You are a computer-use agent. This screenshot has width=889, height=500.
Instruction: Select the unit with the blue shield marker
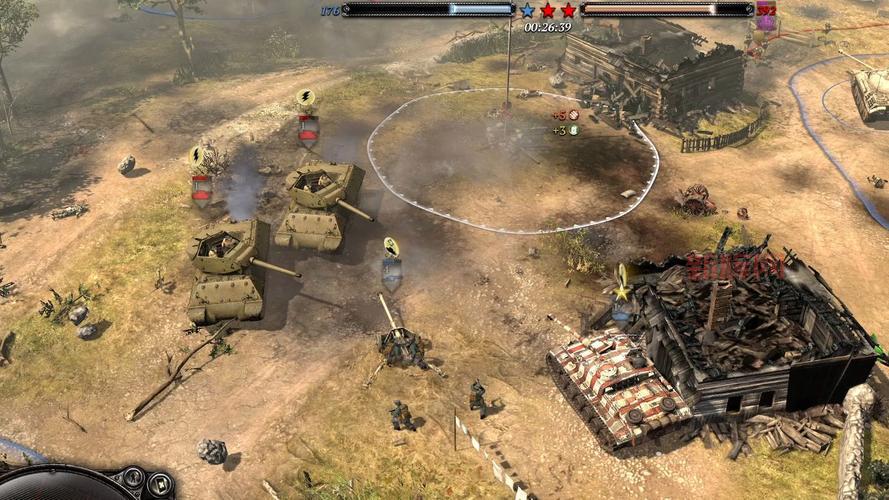(391, 269)
